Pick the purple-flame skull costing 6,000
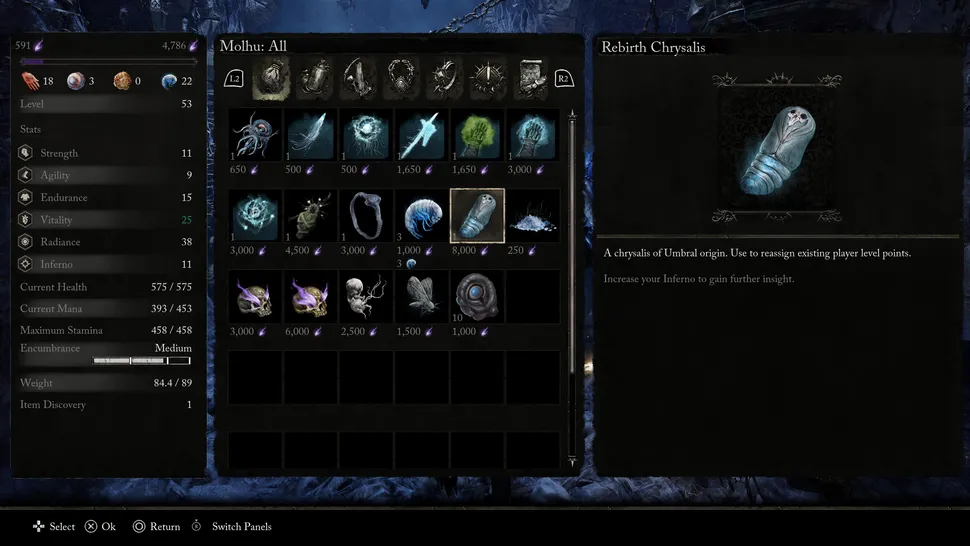The height and width of the screenshot is (546, 970). click(x=310, y=296)
